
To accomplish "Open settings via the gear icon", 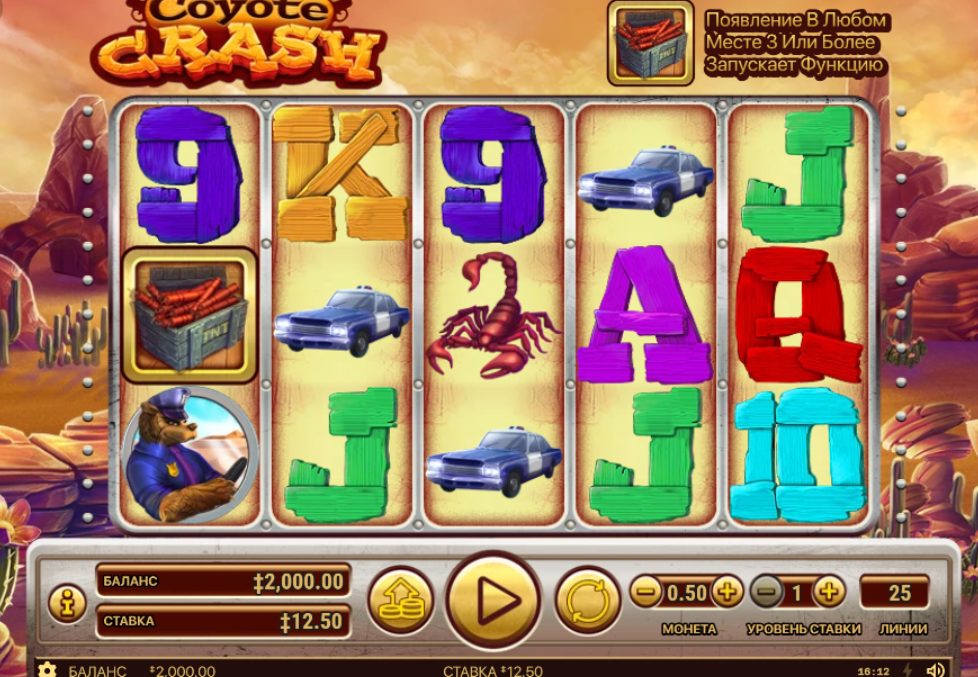I will click(46, 669).
